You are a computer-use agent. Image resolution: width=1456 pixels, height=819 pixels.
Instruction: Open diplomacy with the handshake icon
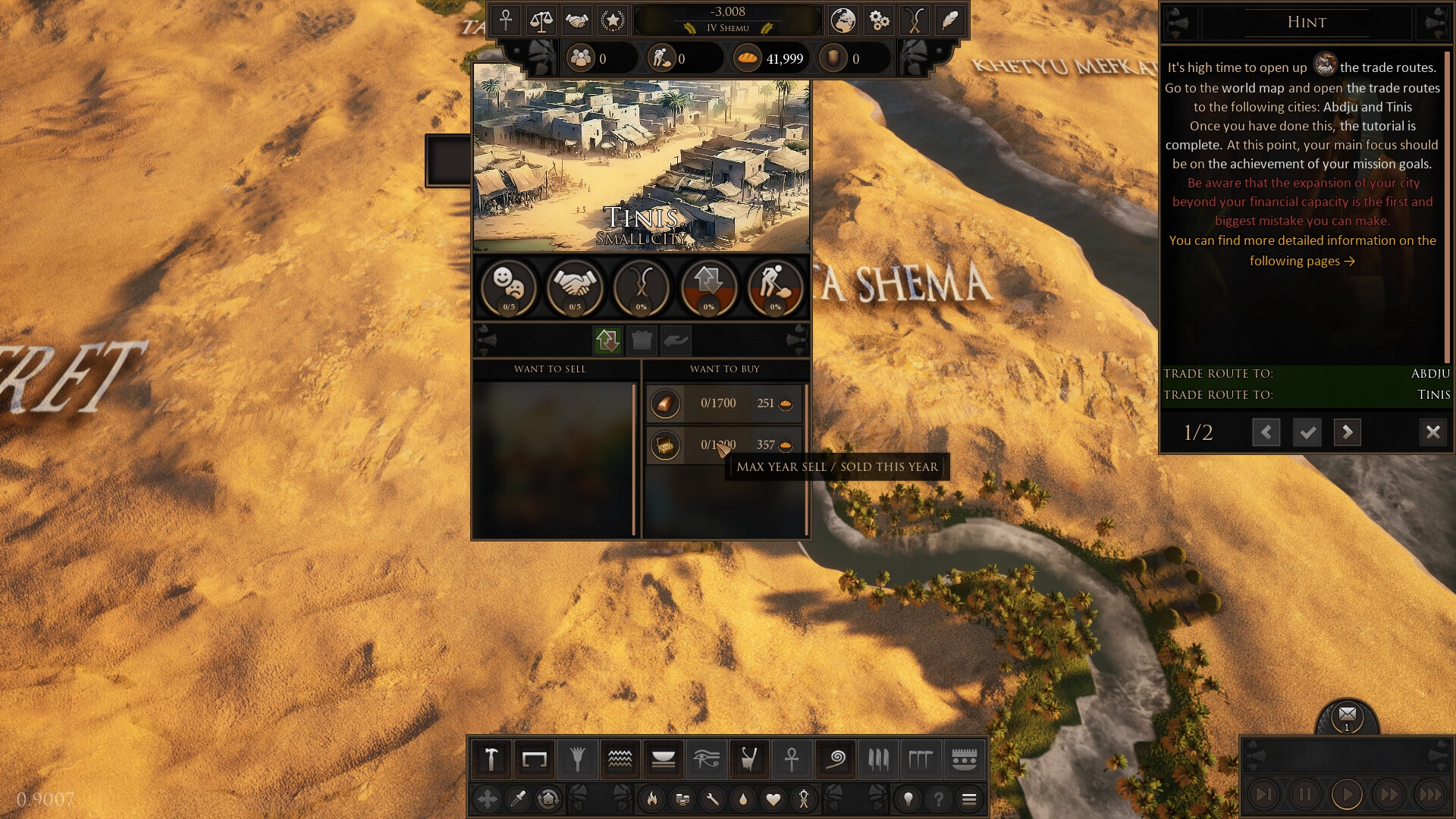tap(576, 20)
